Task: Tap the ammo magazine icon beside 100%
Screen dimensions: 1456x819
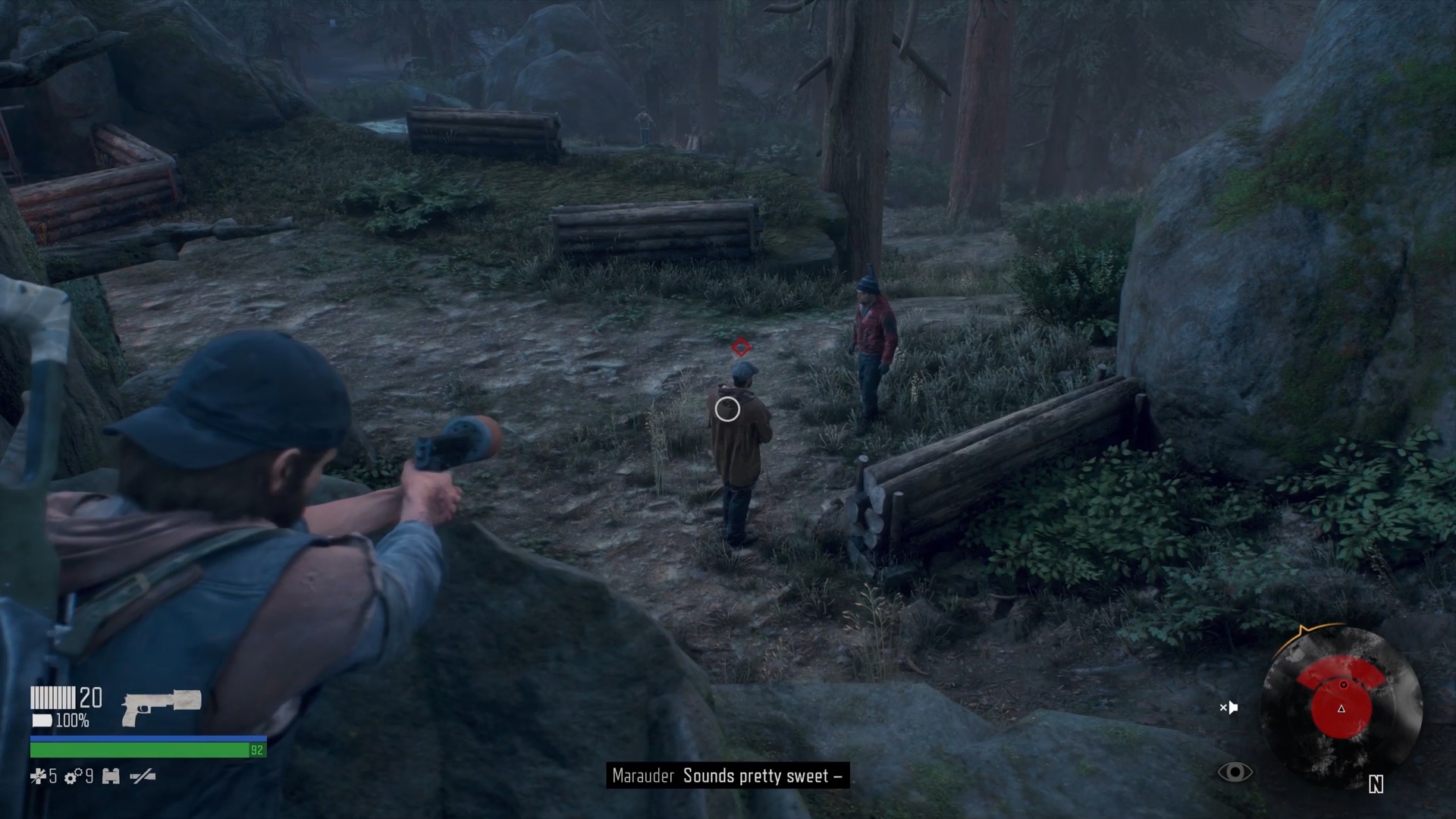Action: [x=42, y=720]
